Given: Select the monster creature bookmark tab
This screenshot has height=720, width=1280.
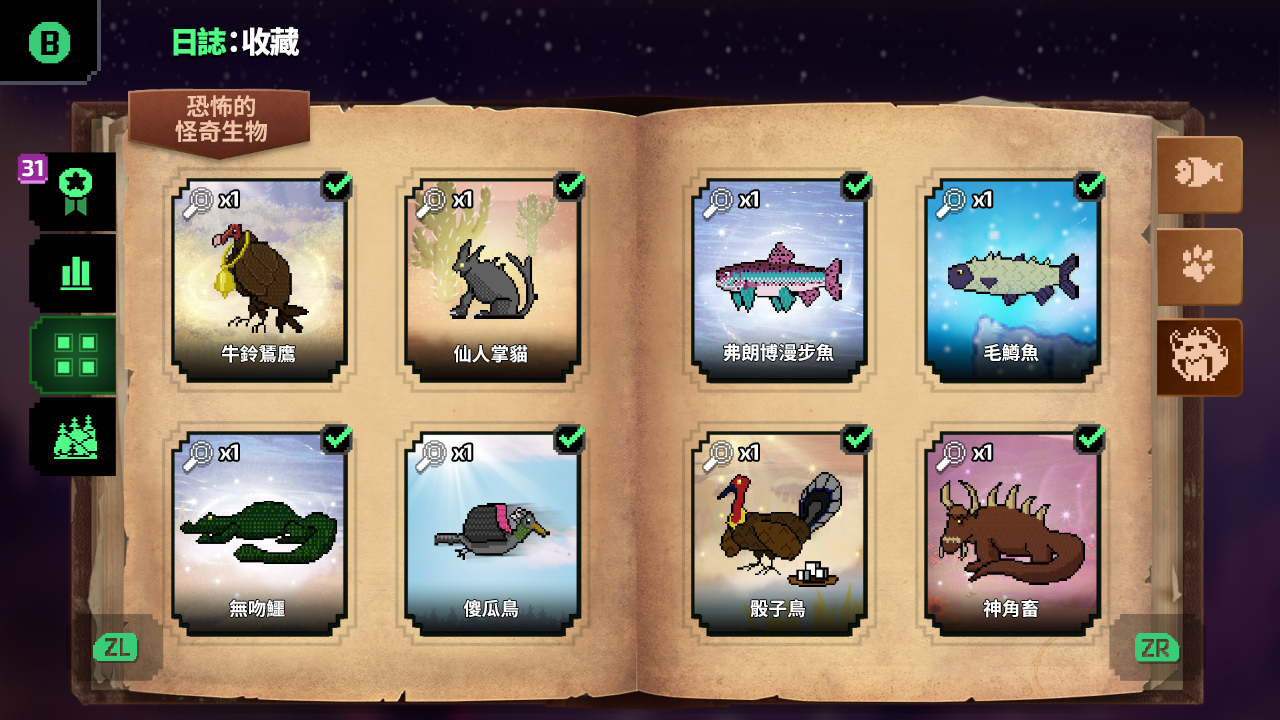Looking at the screenshot, I should click(1199, 357).
